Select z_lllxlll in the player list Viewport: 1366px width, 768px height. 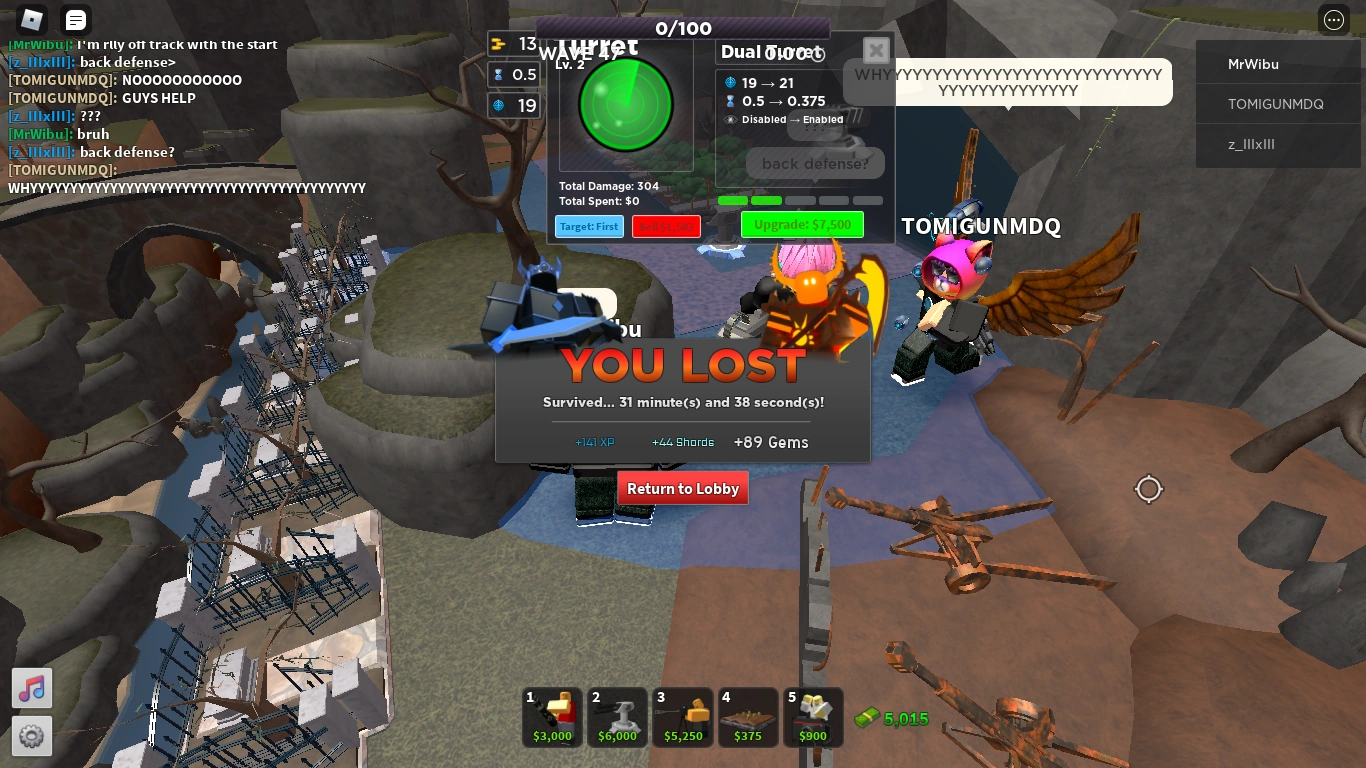point(1278,143)
